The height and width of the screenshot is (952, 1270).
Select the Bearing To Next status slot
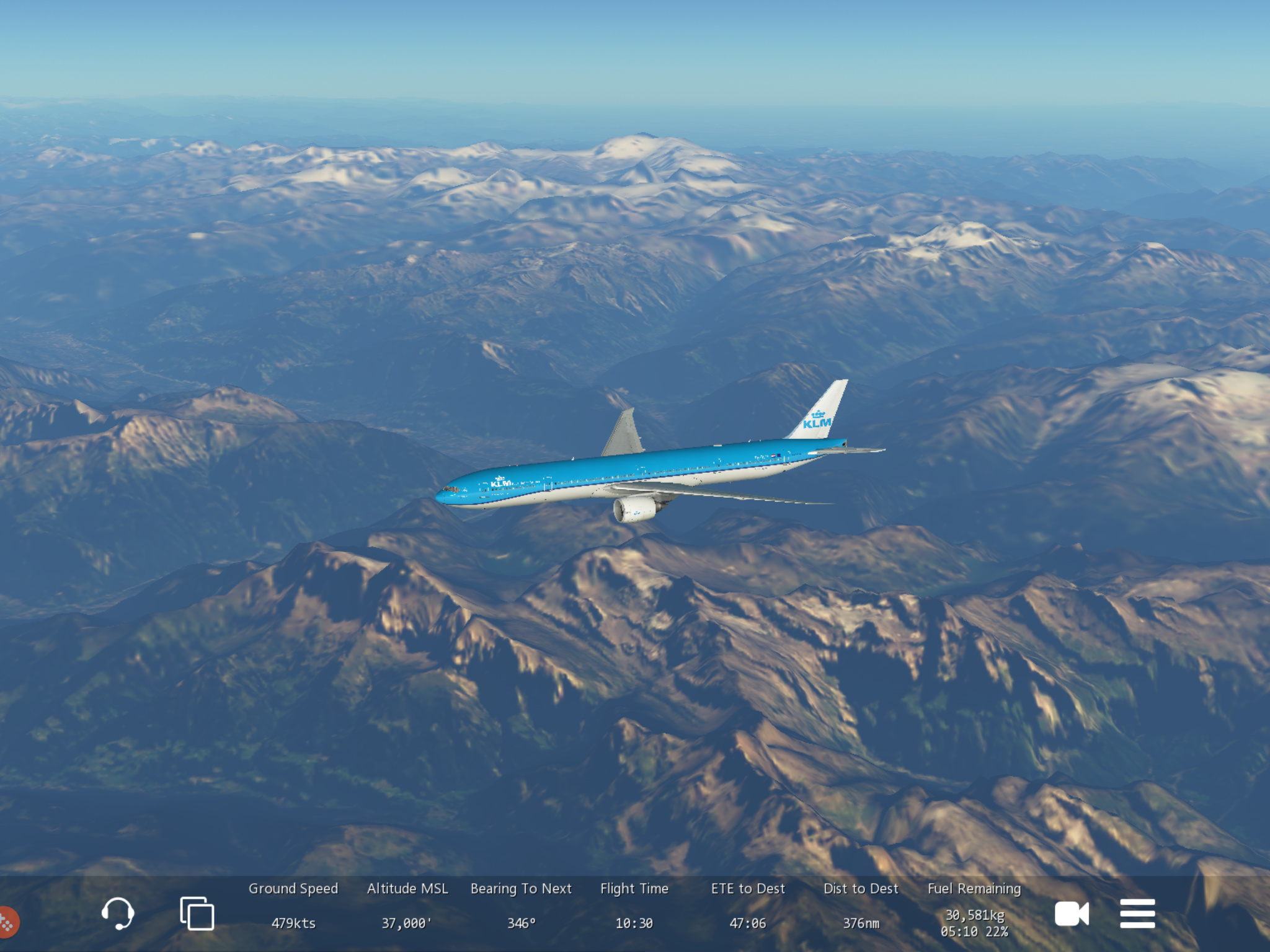[x=521, y=906]
